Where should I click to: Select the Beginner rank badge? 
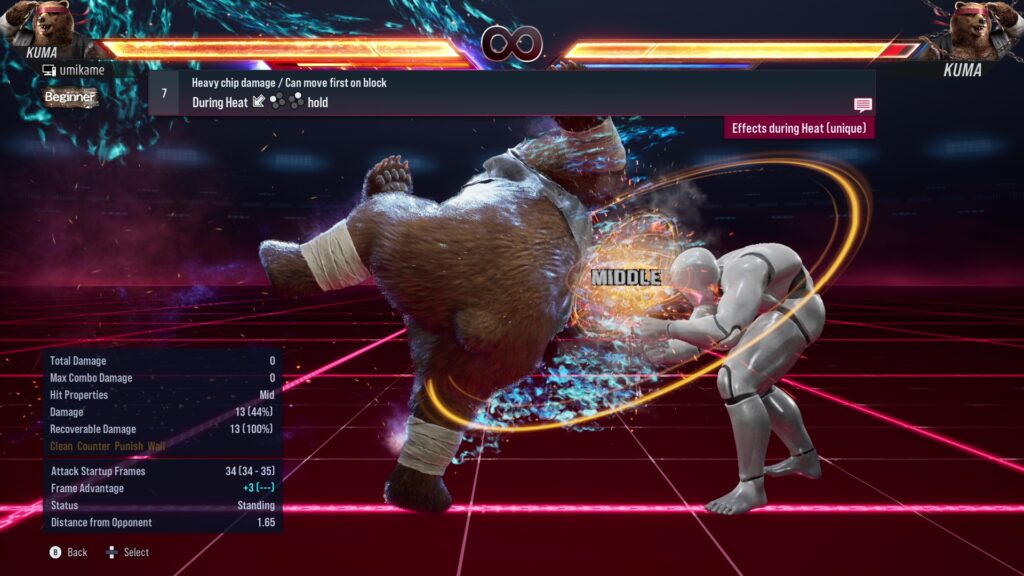click(70, 97)
